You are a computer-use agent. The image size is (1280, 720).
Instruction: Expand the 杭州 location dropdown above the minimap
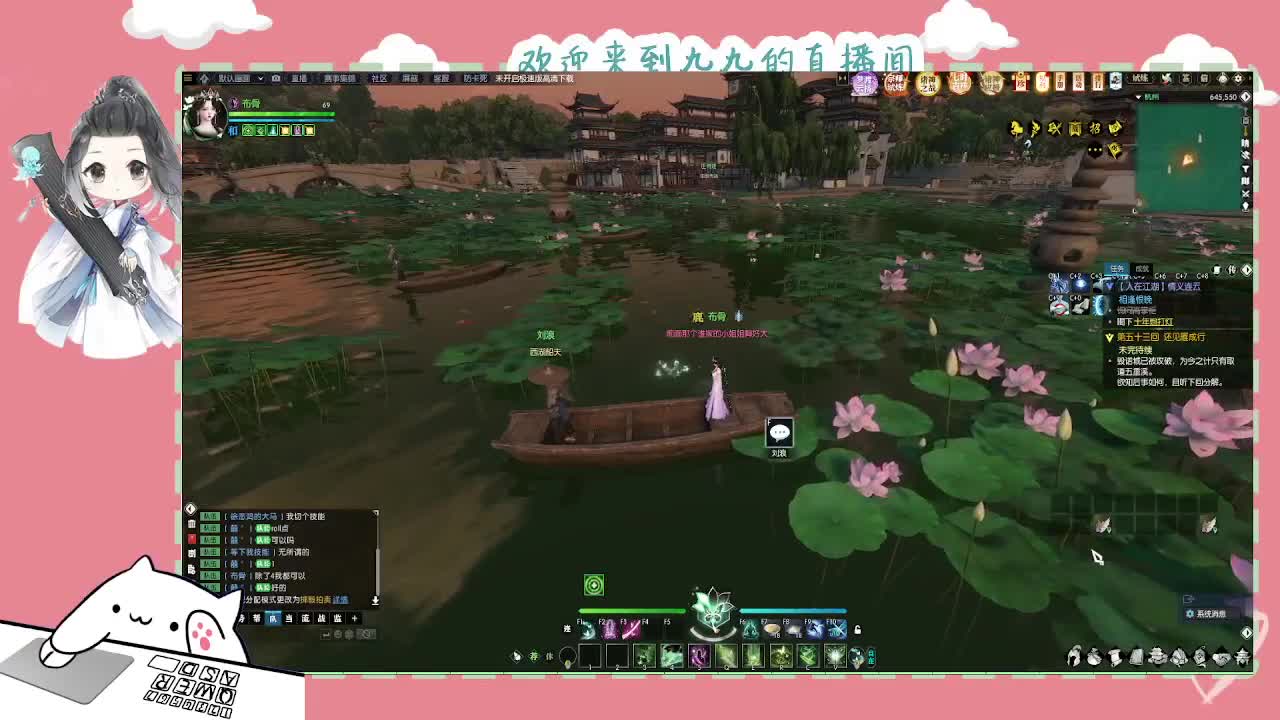1144,97
